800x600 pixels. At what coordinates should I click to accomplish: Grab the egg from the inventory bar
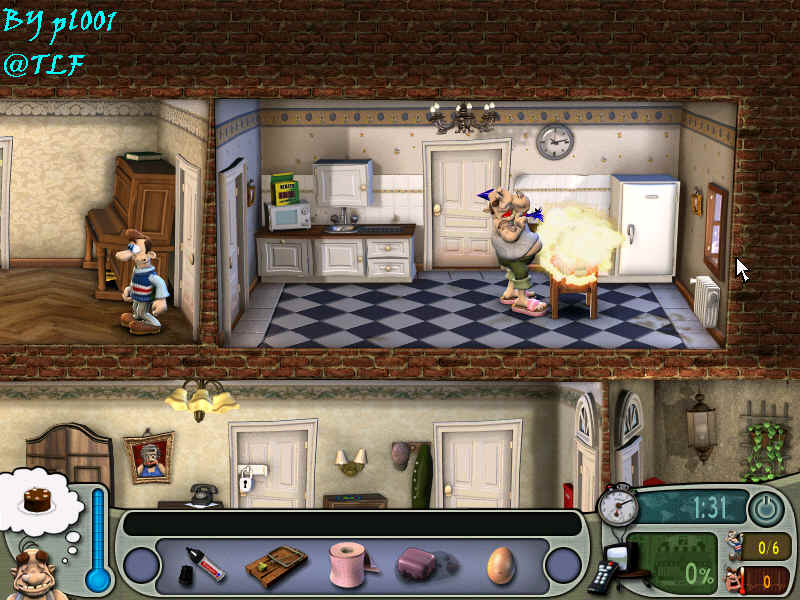[500, 566]
